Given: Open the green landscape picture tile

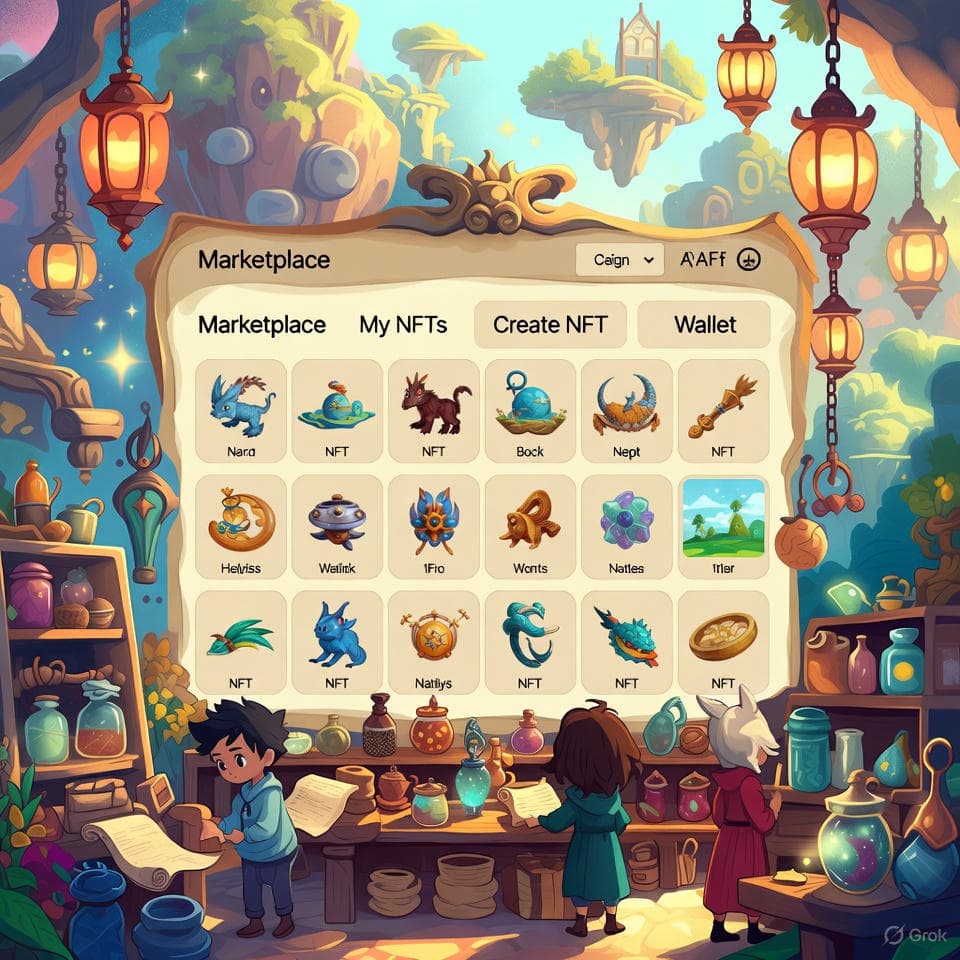Looking at the screenshot, I should point(722,525).
